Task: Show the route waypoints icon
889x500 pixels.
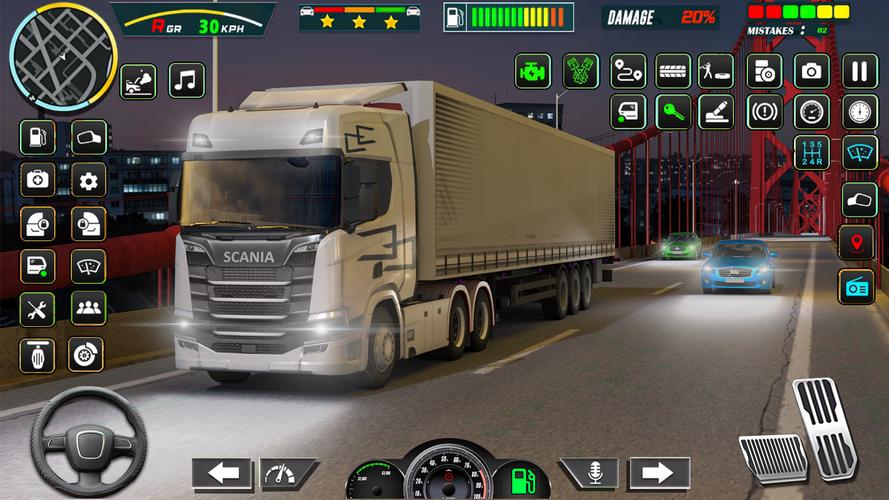Action: pyautogui.click(x=628, y=71)
